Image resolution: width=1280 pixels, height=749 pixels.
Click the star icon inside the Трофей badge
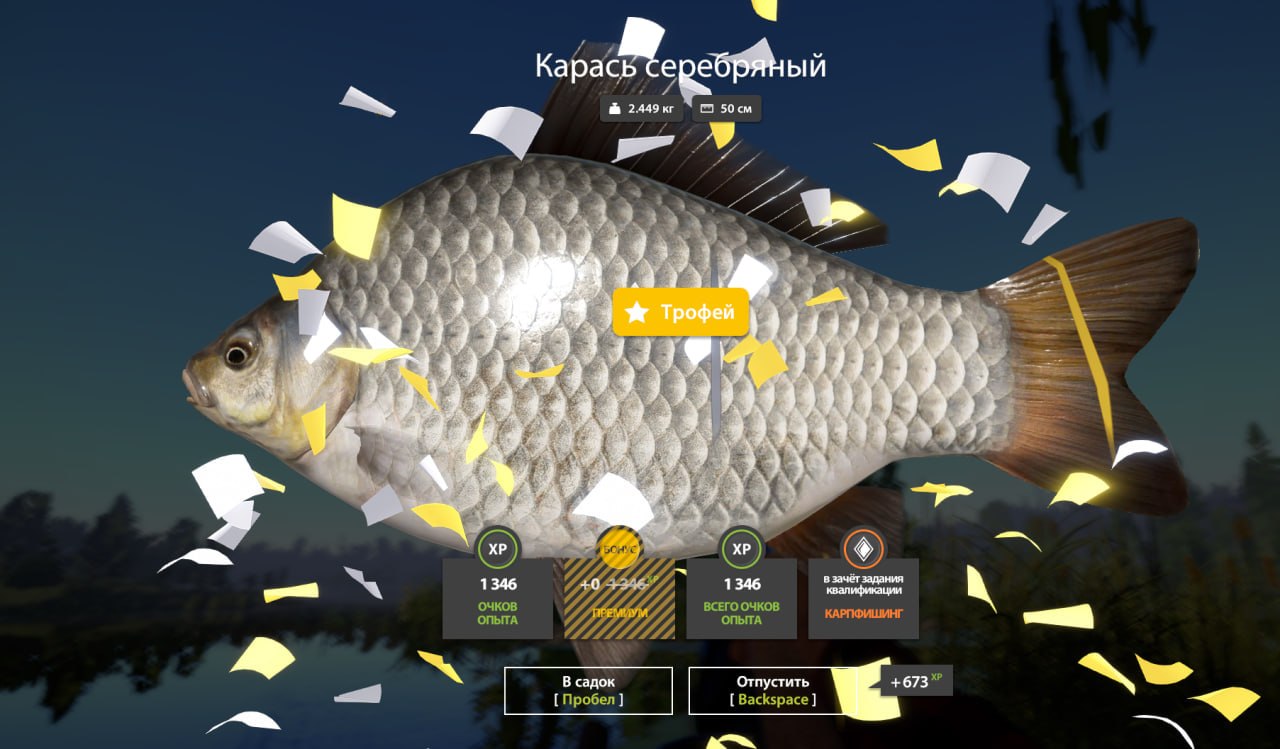click(637, 311)
